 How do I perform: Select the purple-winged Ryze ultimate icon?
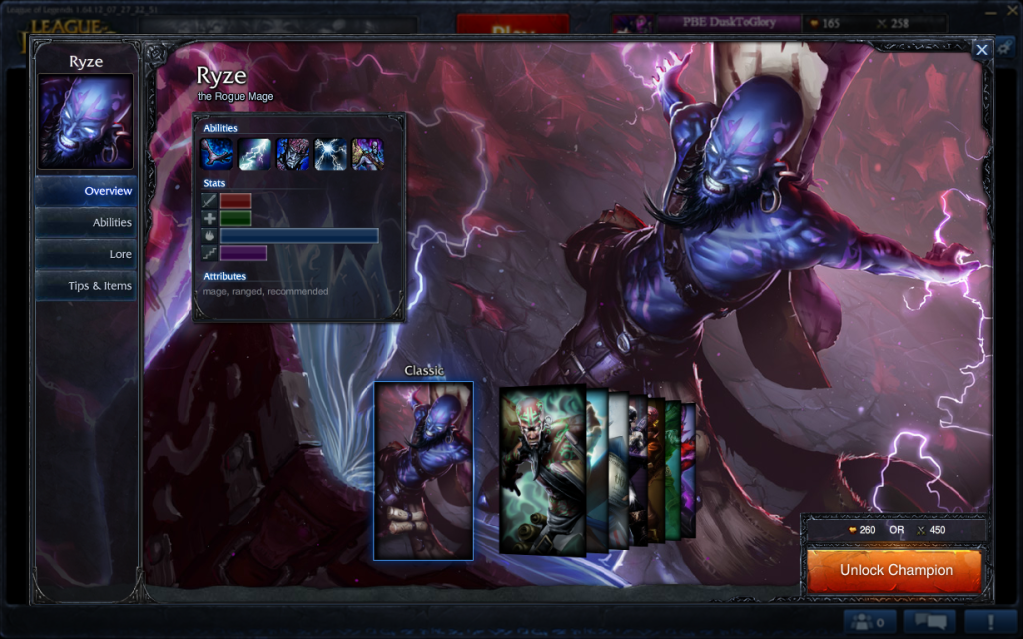tap(367, 154)
